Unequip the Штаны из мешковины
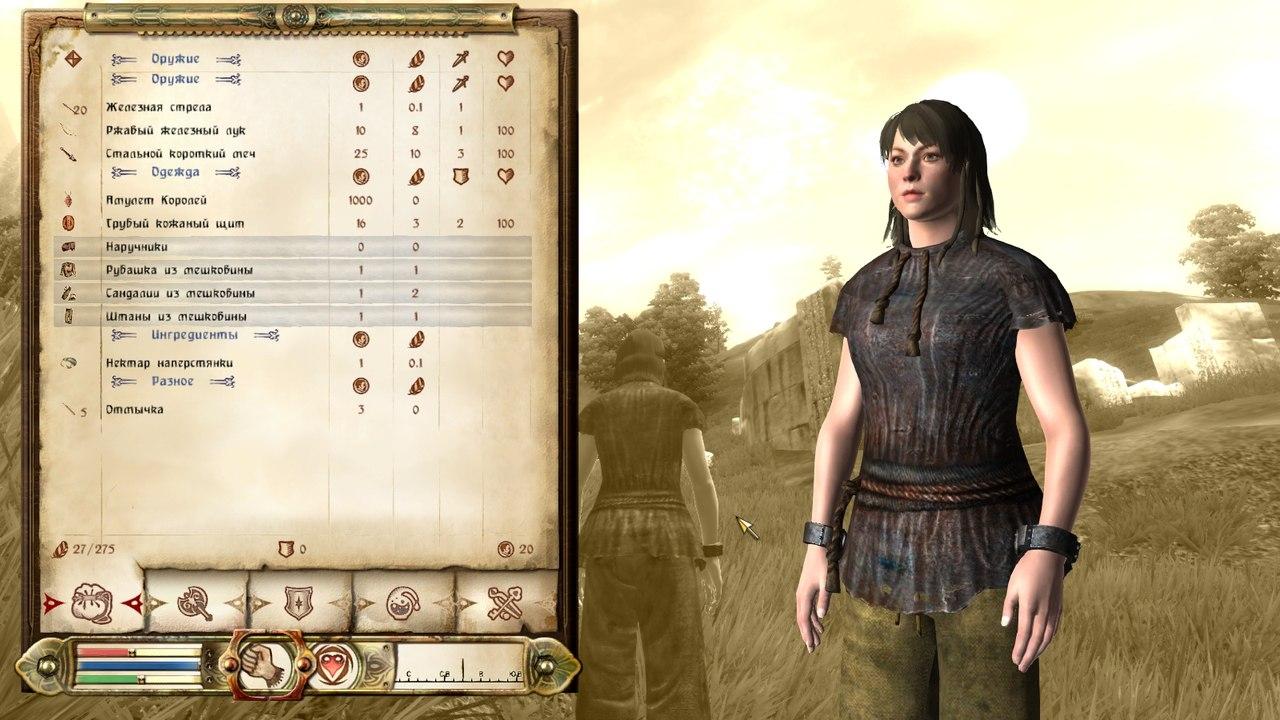This screenshot has width=1280, height=720. point(176,317)
